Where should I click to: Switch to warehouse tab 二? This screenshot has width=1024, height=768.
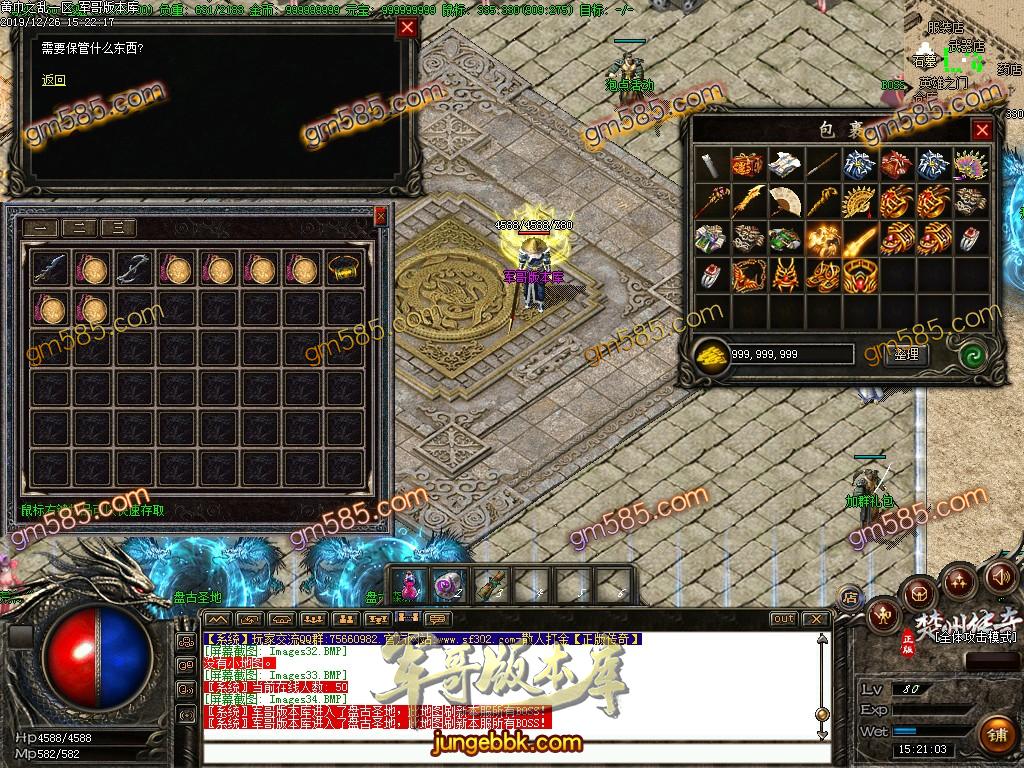[79, 228]
